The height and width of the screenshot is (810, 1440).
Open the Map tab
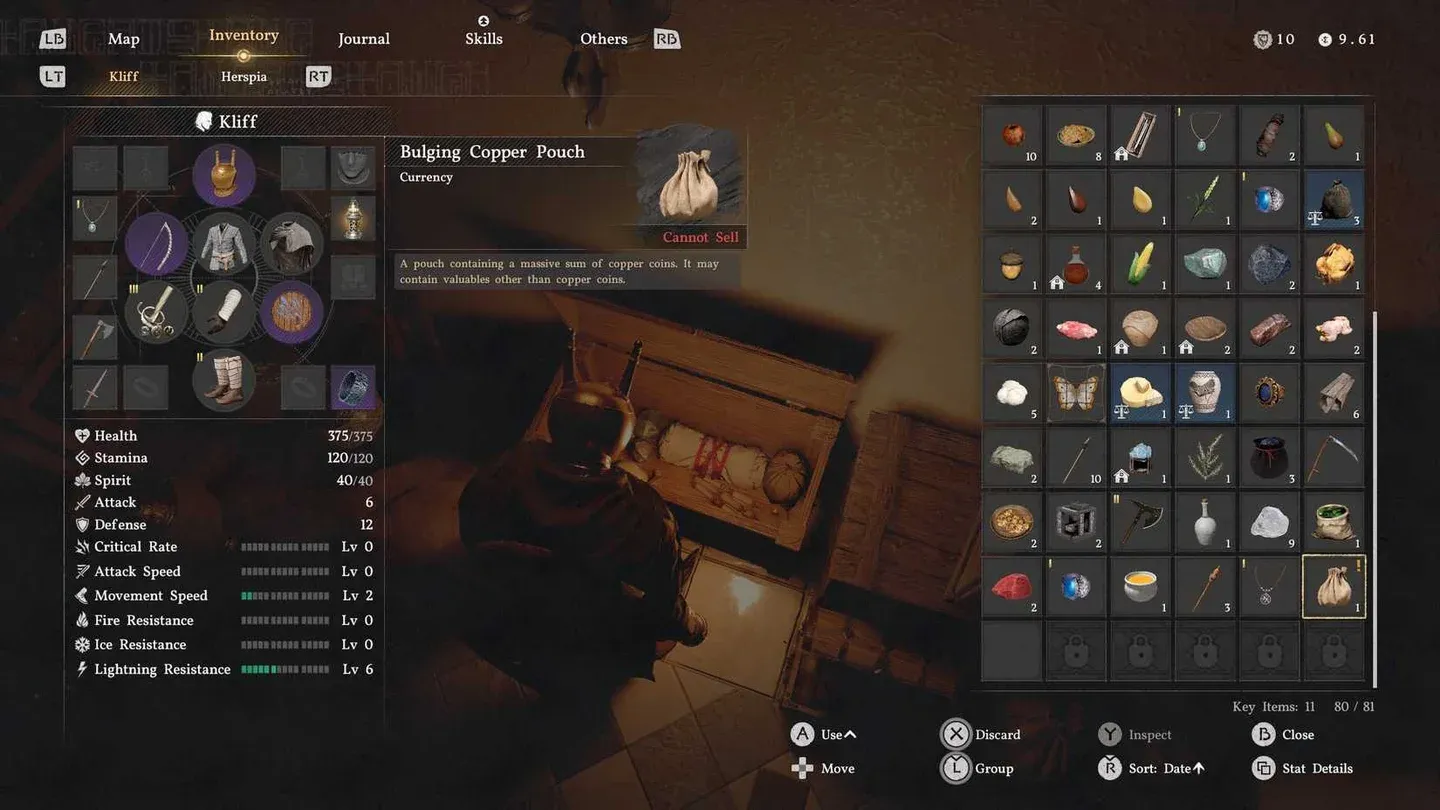(124, 39)
